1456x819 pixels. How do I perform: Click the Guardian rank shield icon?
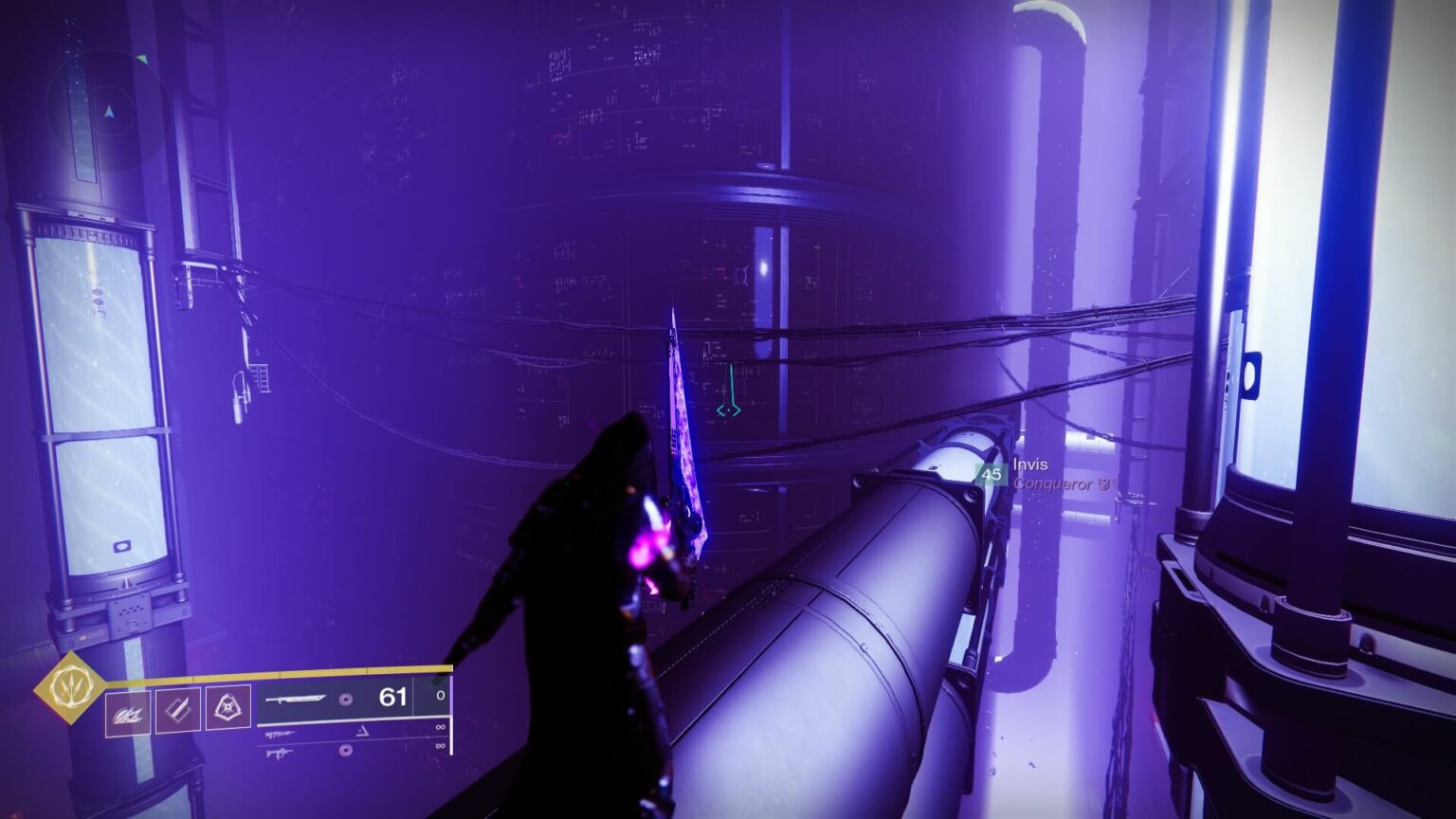click(x=1101, y=483)
